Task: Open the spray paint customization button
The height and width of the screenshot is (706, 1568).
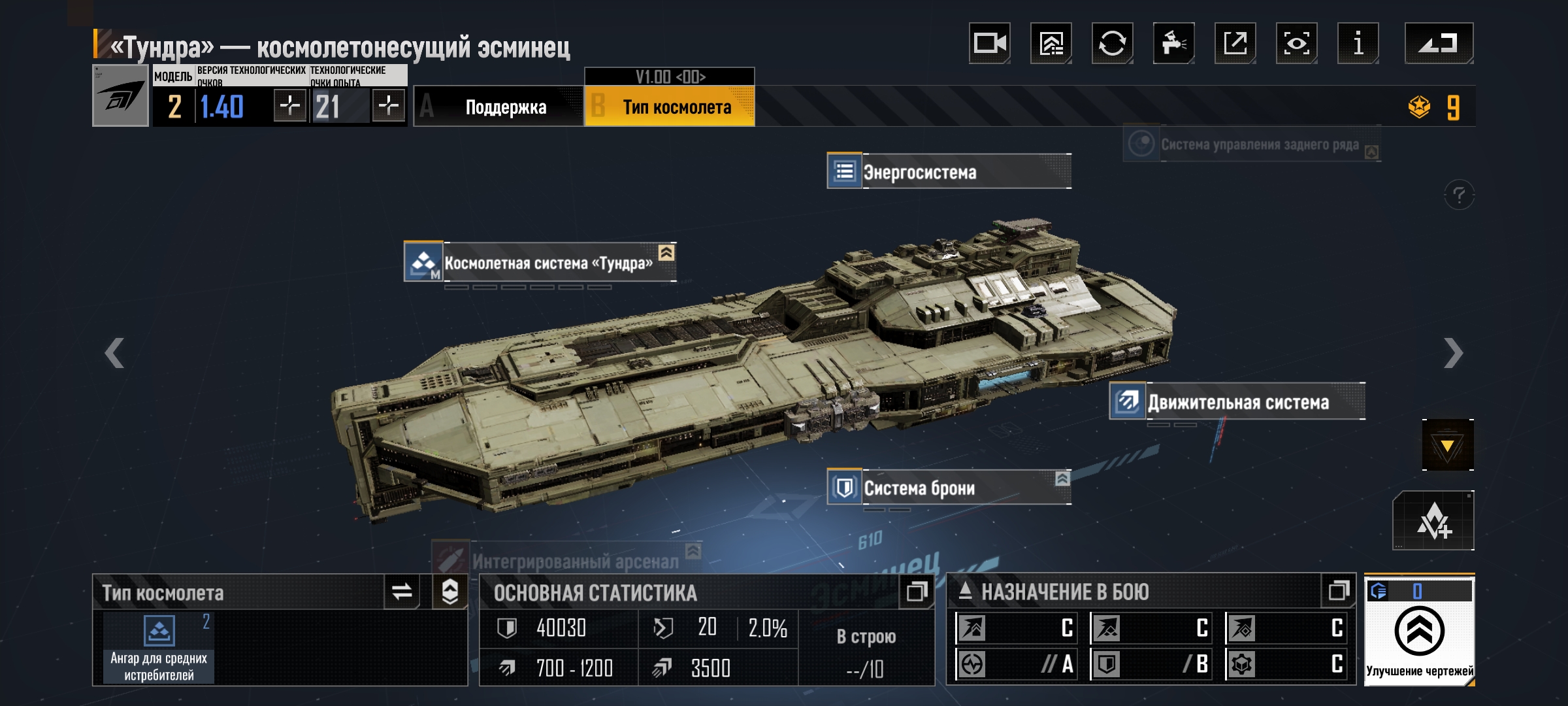Action: pos(1174,44)
